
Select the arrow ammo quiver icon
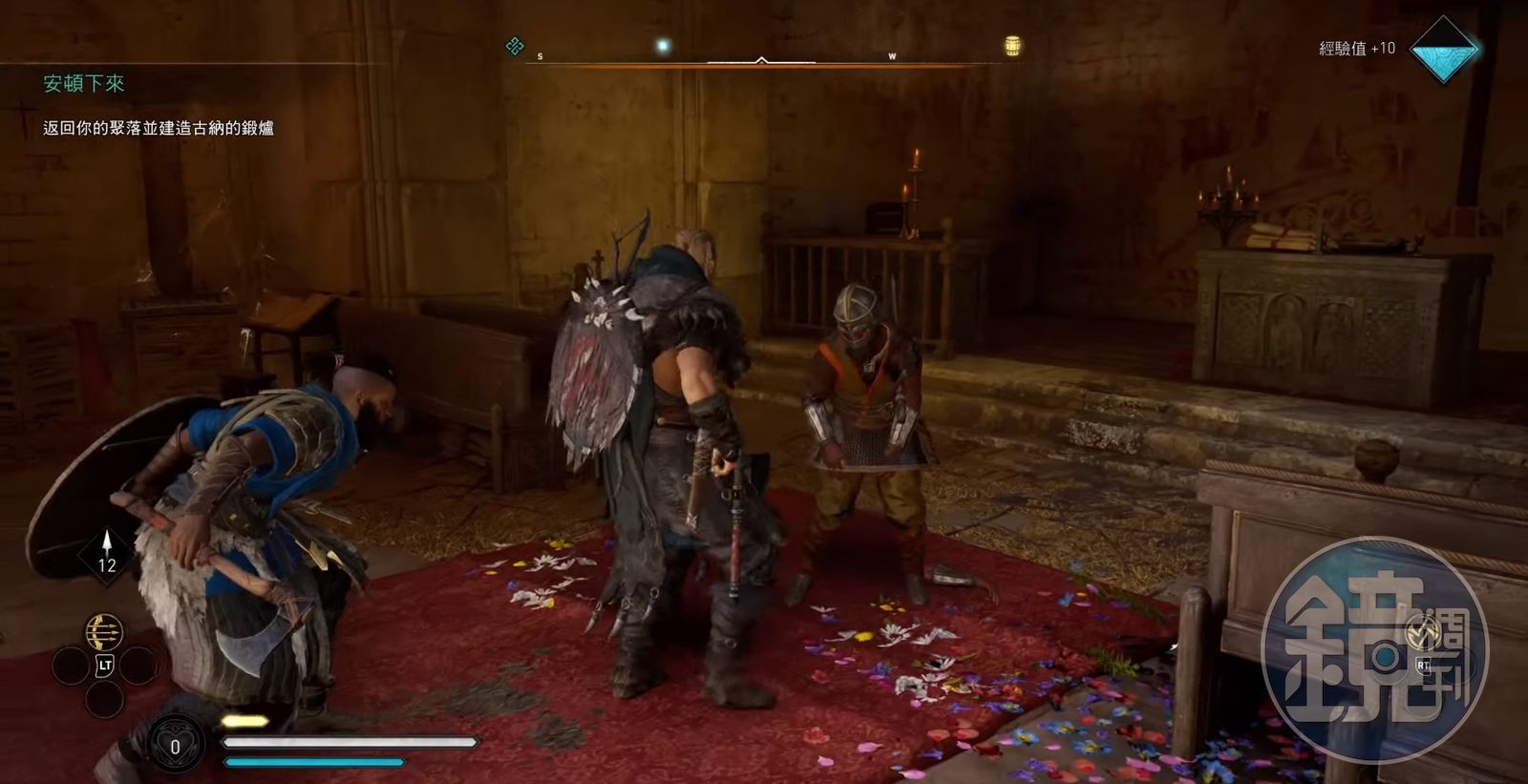pos(107,553)
